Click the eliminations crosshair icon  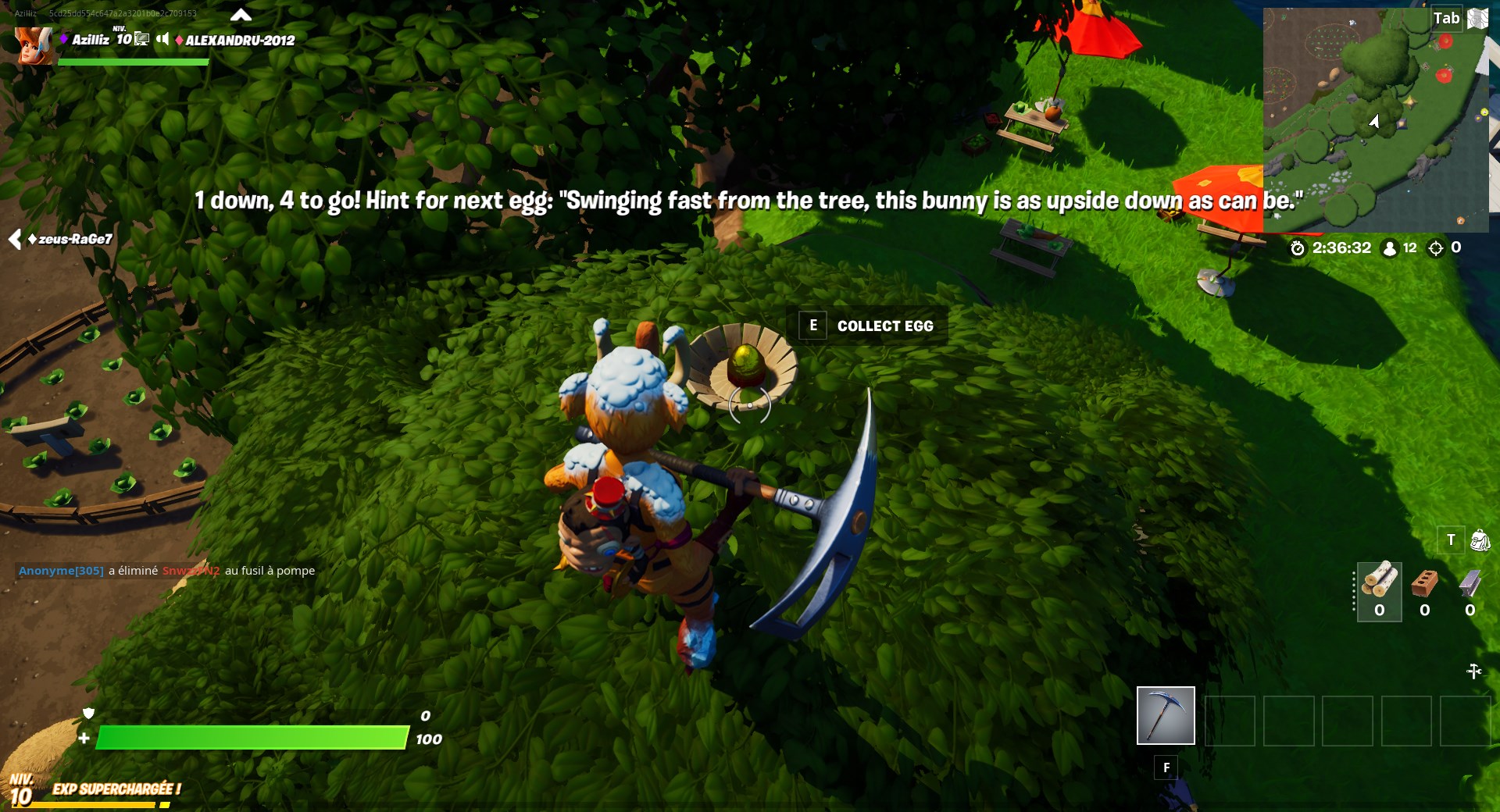pos(1434,248)
